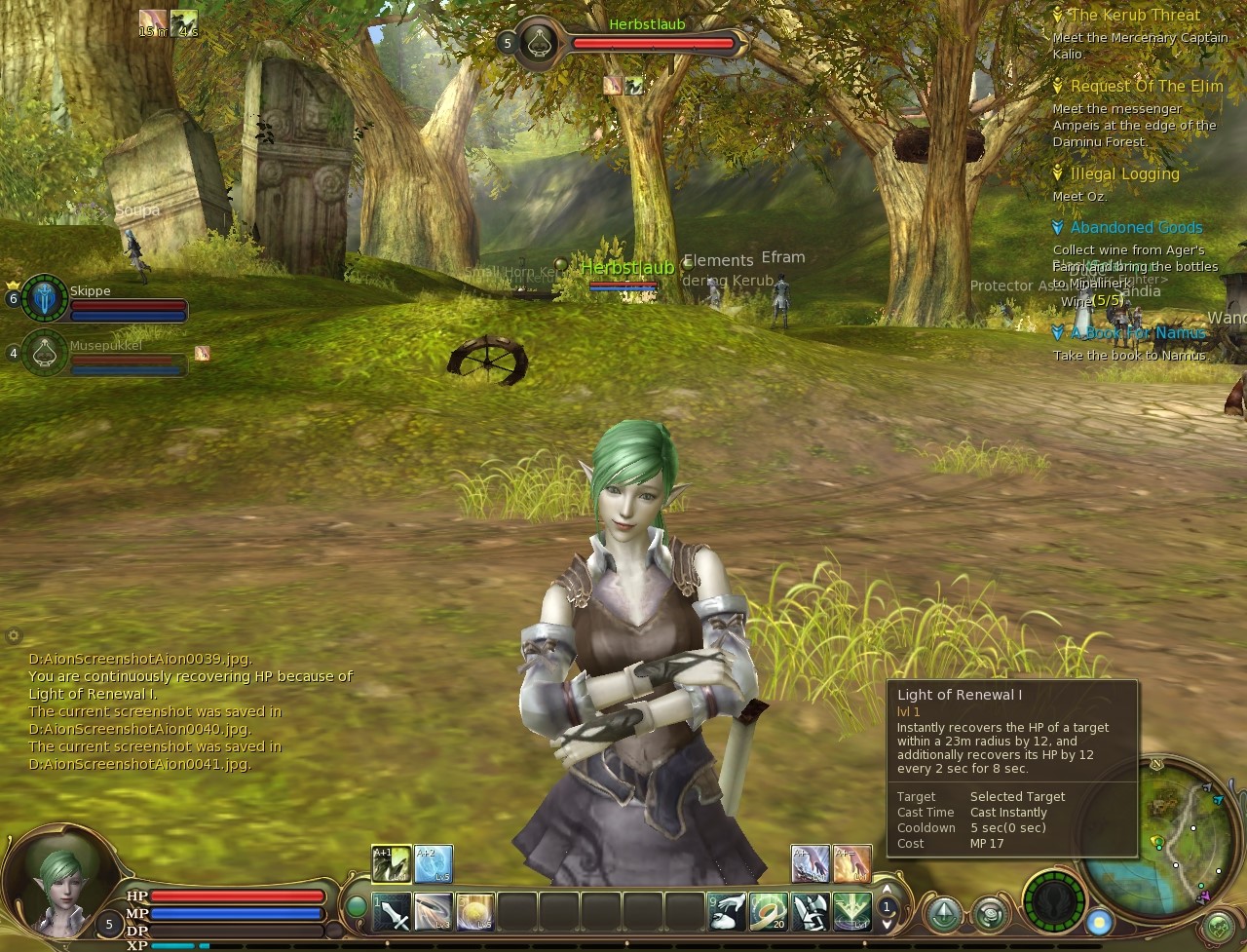Activate the green downward arrows skill
The image size is (1247, 952).
pos(852,912)
